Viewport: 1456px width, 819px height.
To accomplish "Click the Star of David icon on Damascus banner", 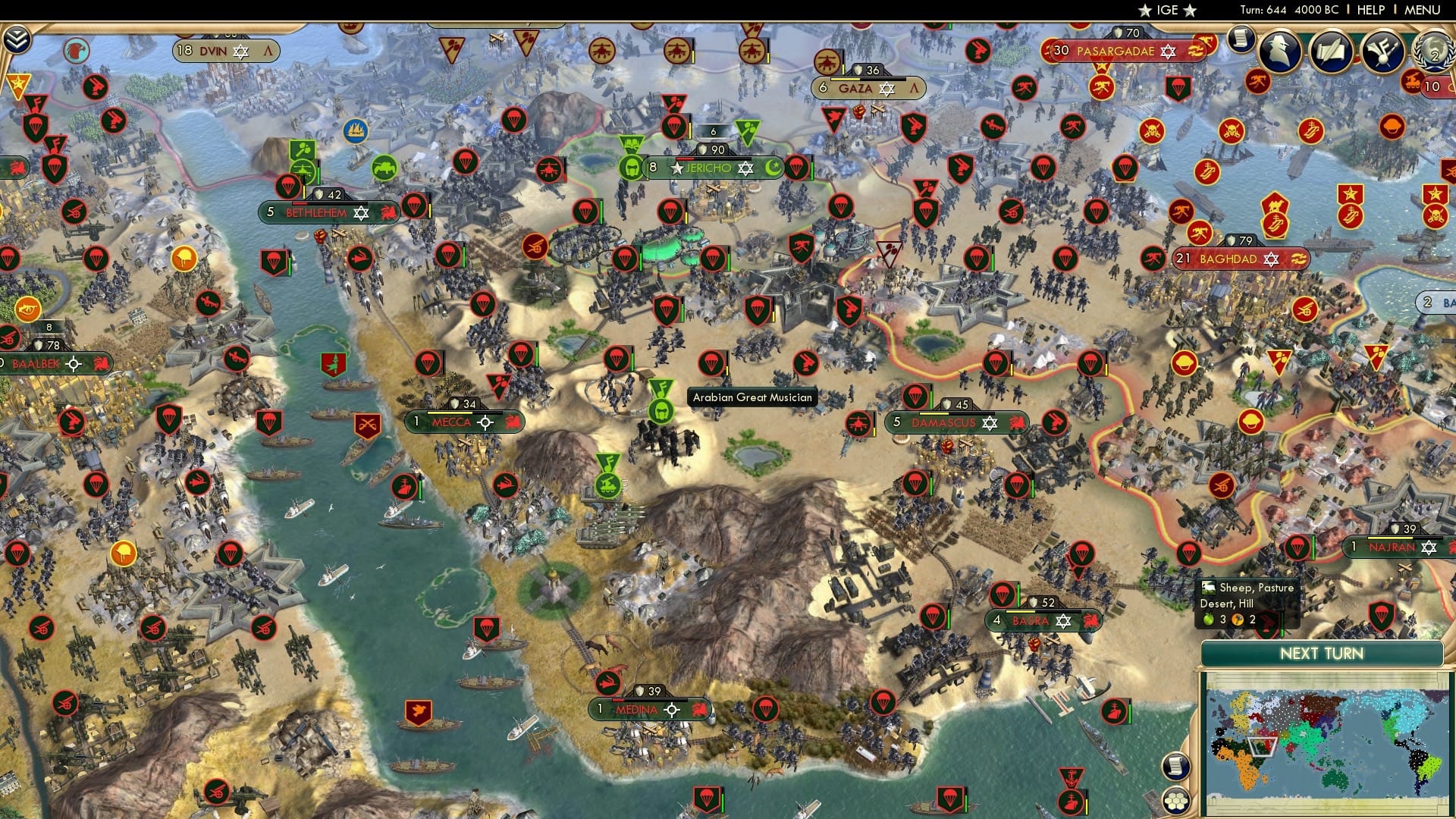I will [990, 423].
